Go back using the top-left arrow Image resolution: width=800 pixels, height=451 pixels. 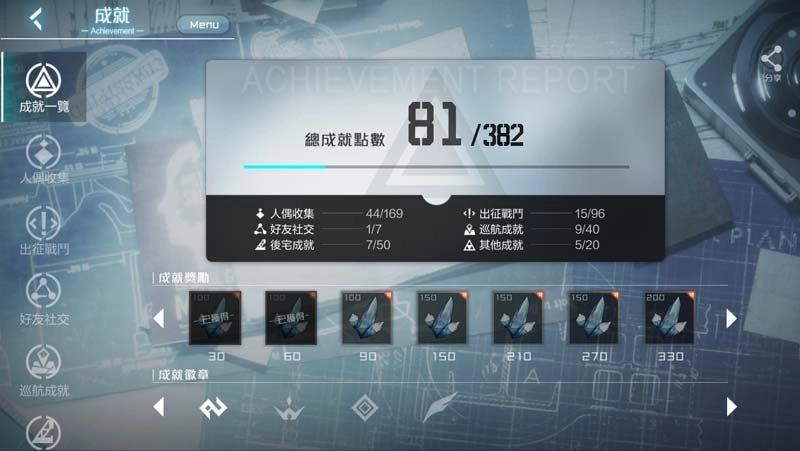36,18
